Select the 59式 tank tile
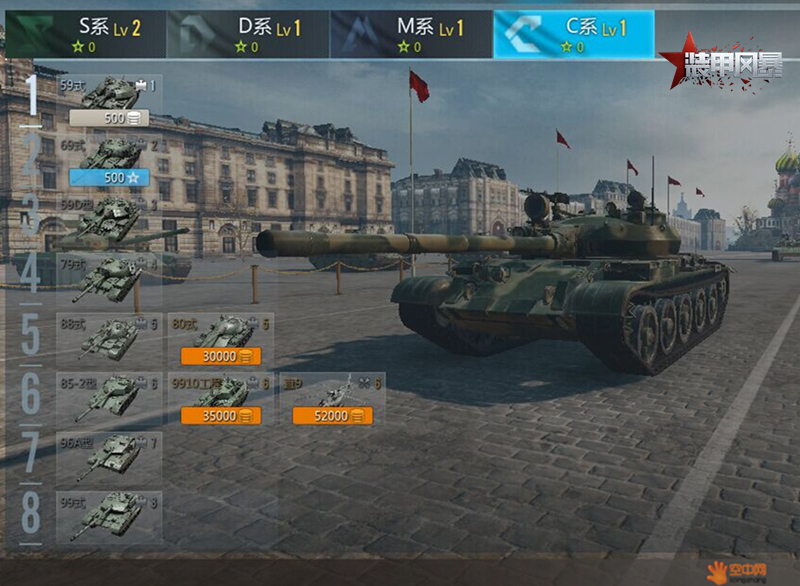800x586 pixels. pos(109,93)
